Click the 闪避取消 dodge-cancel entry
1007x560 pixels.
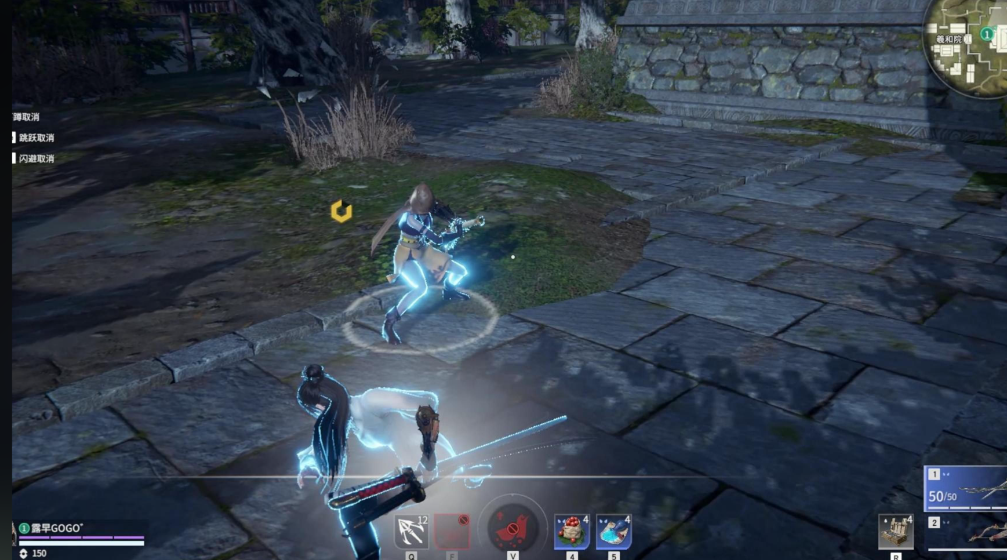coord(34,158)
